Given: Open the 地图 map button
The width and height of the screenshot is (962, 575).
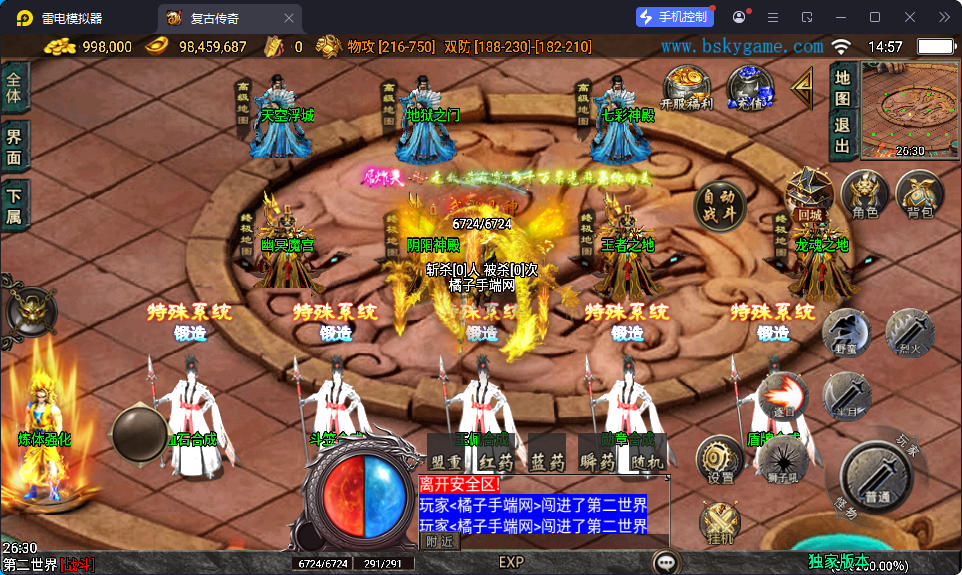Looking at the screenshot, I should point(842,86).
